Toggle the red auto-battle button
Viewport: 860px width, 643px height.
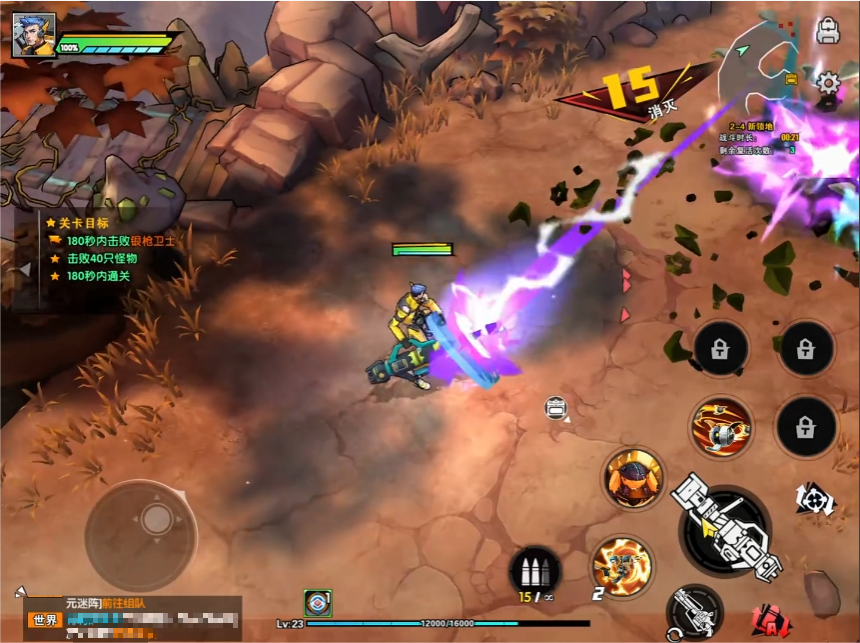click(771, 621)
